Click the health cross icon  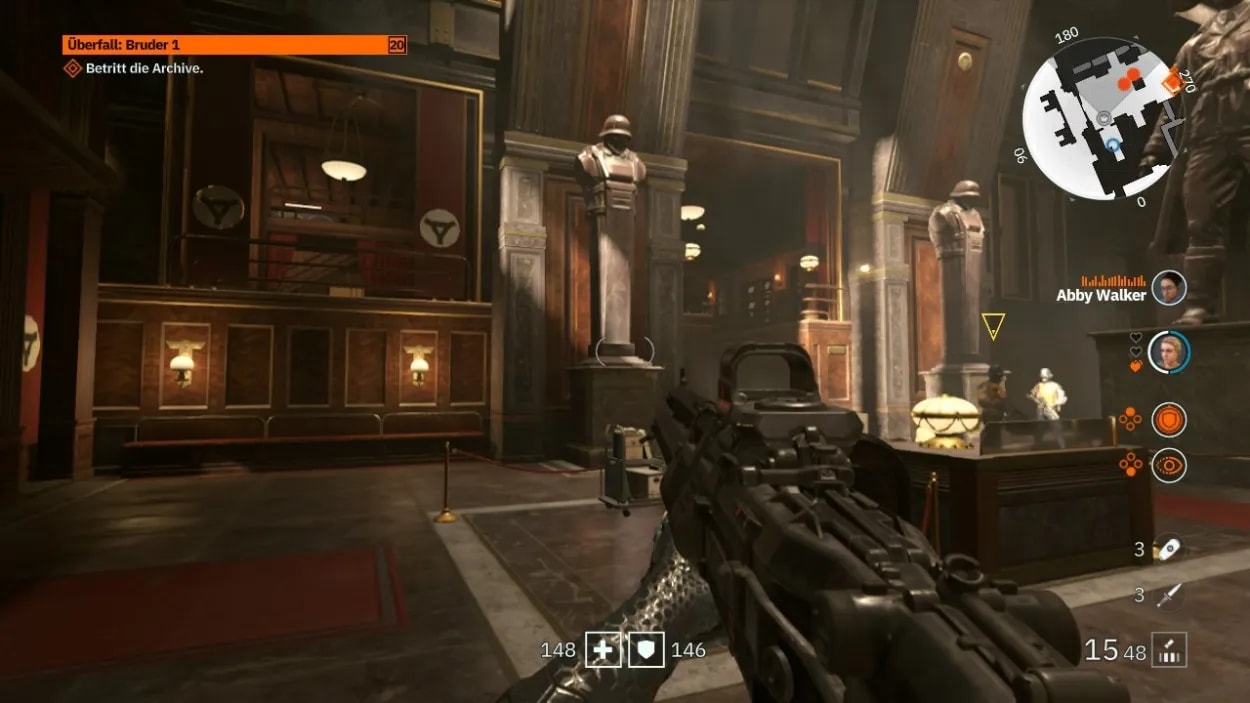[603, 650]
